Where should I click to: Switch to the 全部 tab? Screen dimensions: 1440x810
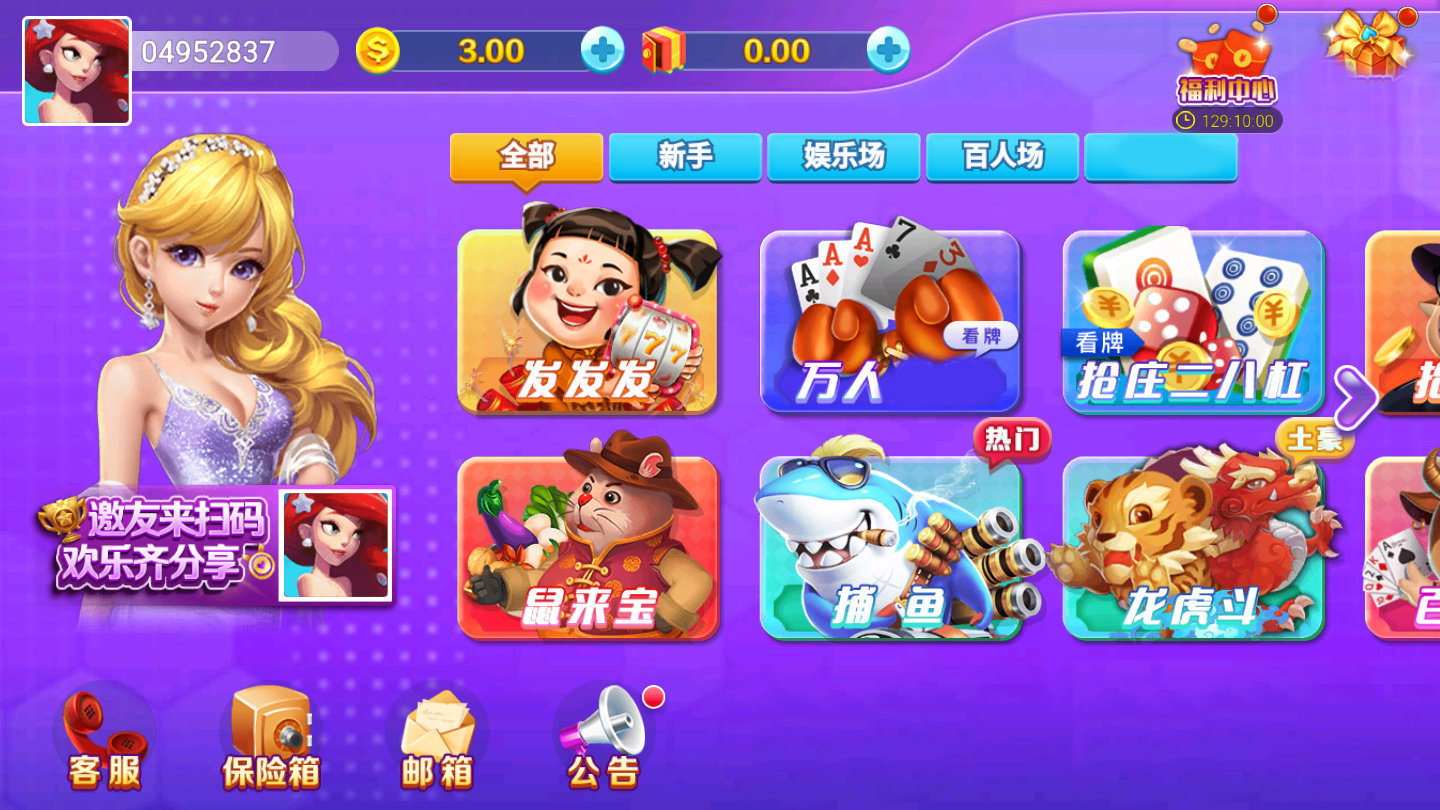[527, 158]
